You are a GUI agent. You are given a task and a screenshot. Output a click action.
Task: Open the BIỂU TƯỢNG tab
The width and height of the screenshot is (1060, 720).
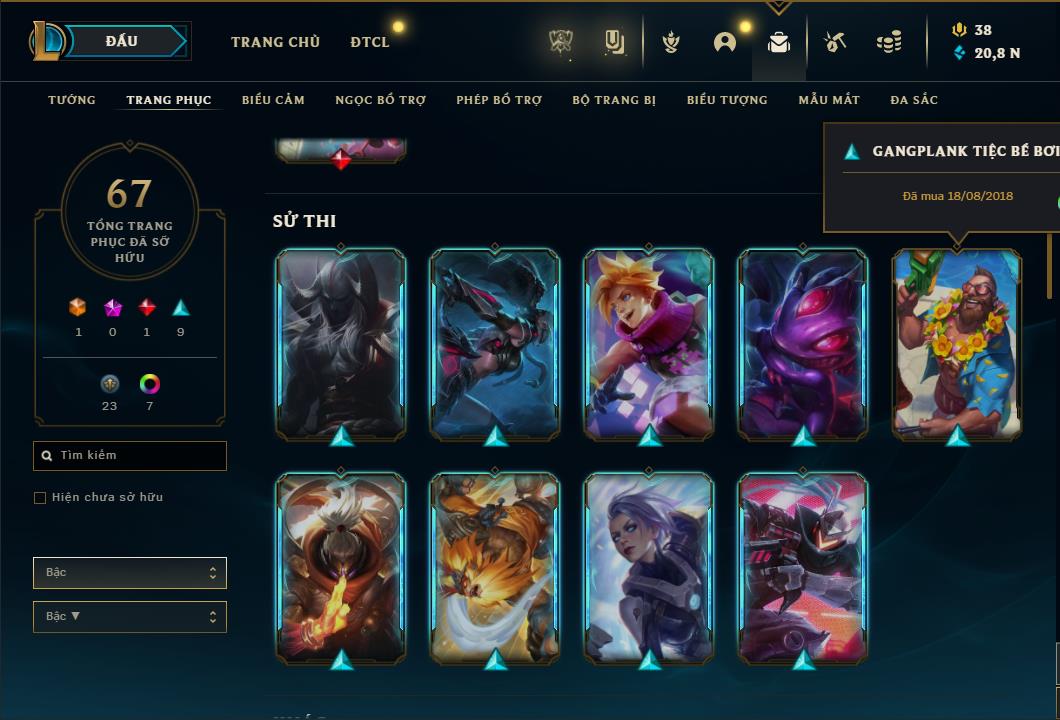727,100
